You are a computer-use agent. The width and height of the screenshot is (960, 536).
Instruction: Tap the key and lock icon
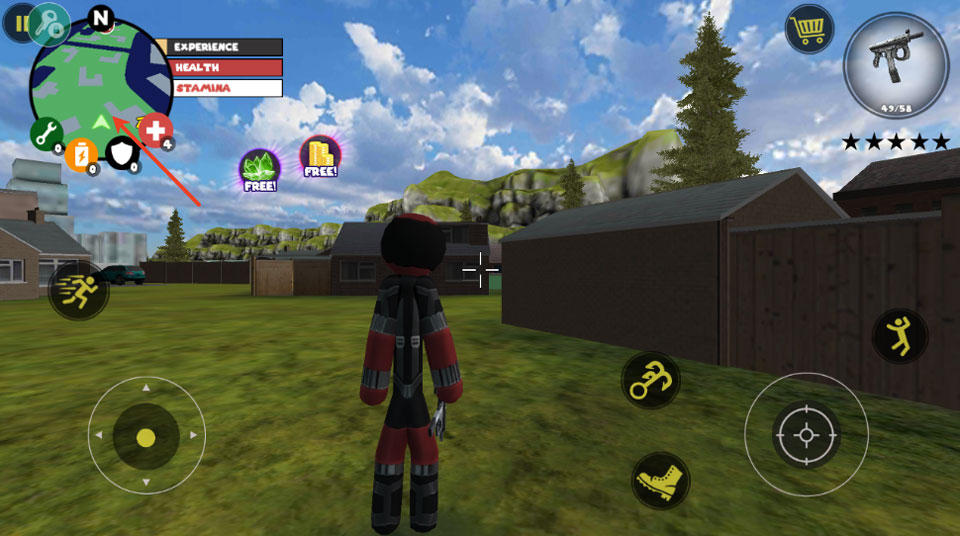(x=48, y=25)
